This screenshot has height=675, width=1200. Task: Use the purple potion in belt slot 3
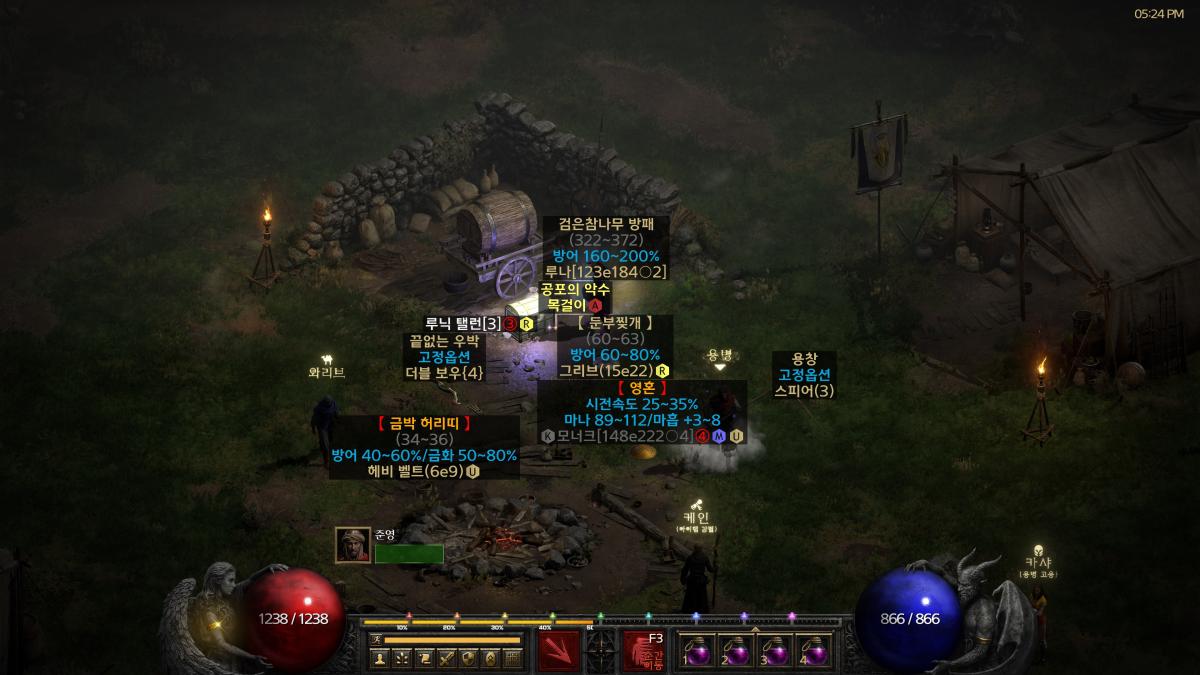click(x=776, y=651)
